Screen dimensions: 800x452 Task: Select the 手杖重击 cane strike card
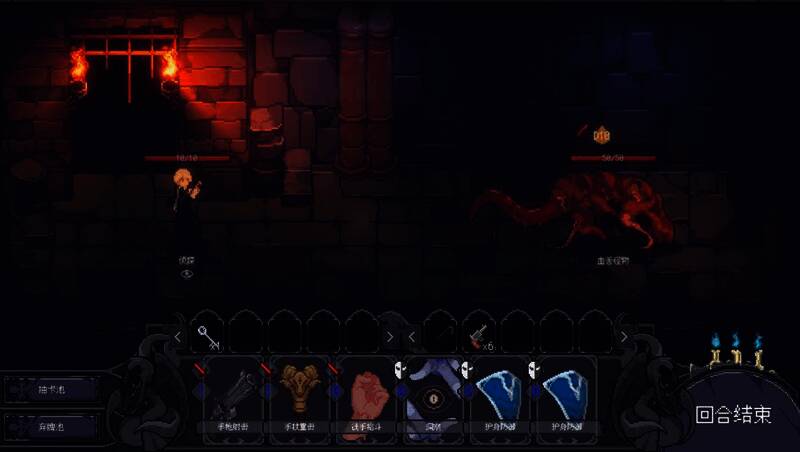point(300,395)
